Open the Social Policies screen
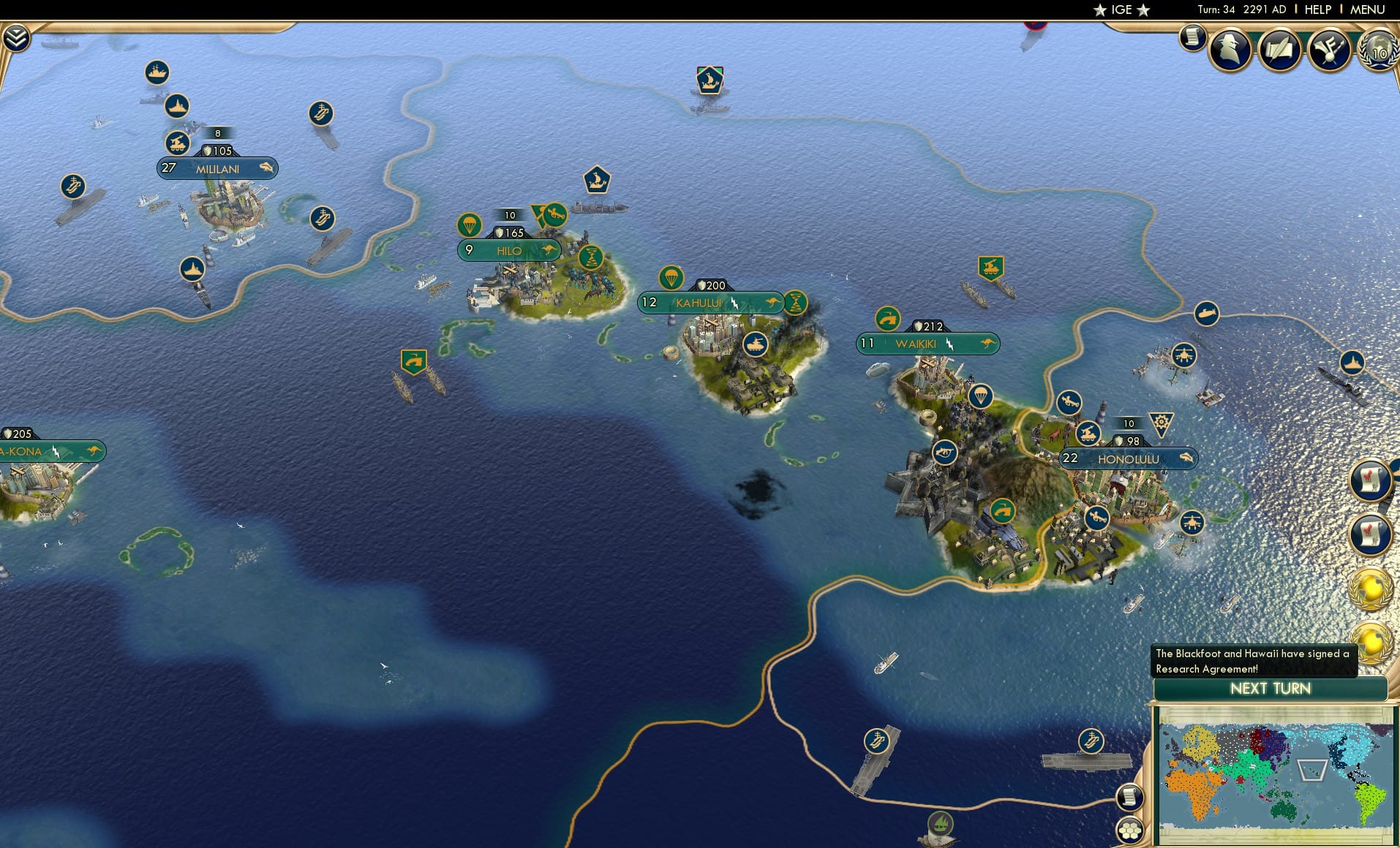The height and width of the screenshot is (848, 1400). pos(1279,49)
